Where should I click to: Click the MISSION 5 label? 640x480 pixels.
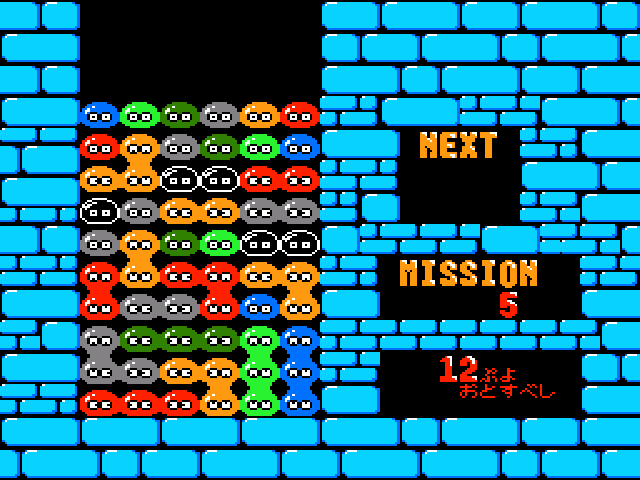(x=469, y=286)
